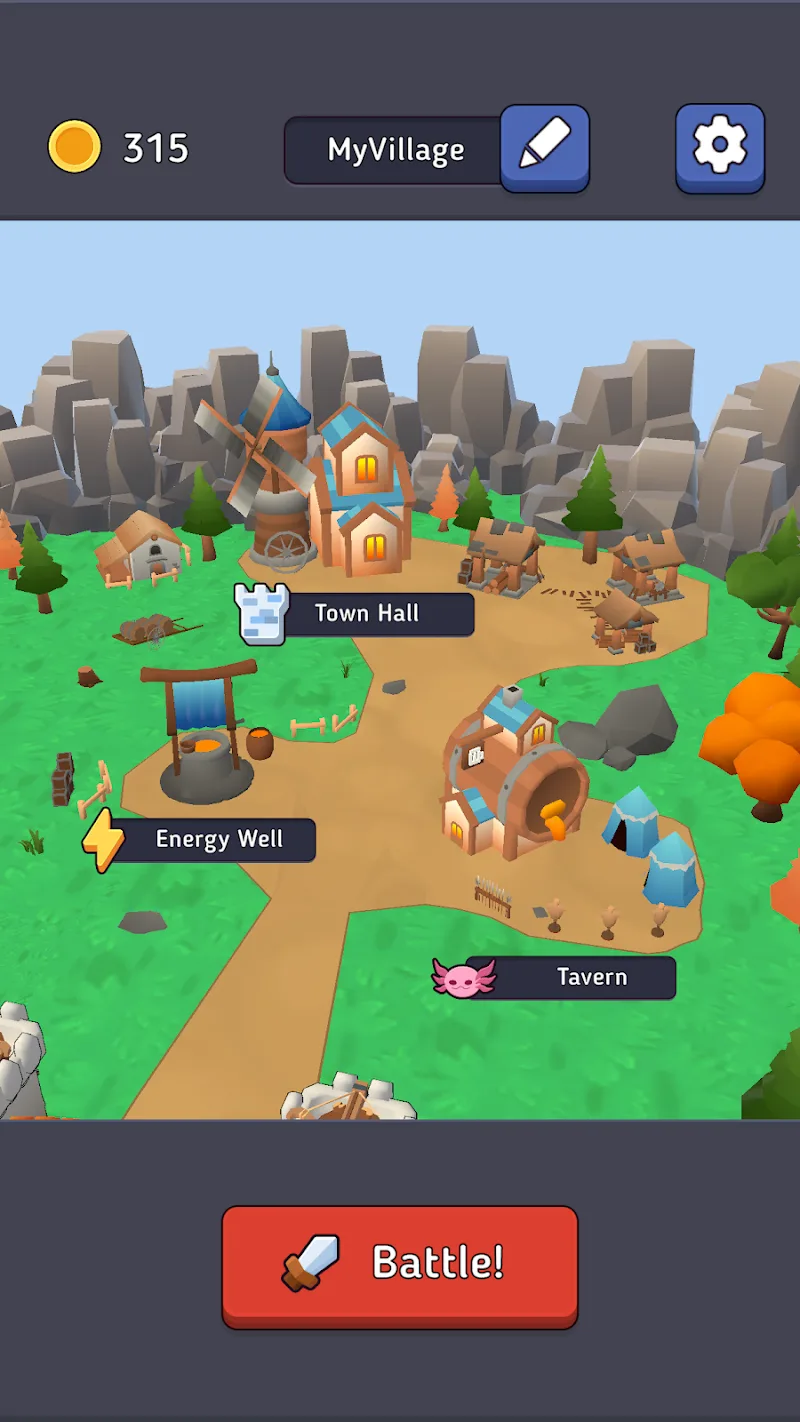Click the MyVillage name field
The height and width of the screenshot is (1422, 800).
click(x=395, y=150)
